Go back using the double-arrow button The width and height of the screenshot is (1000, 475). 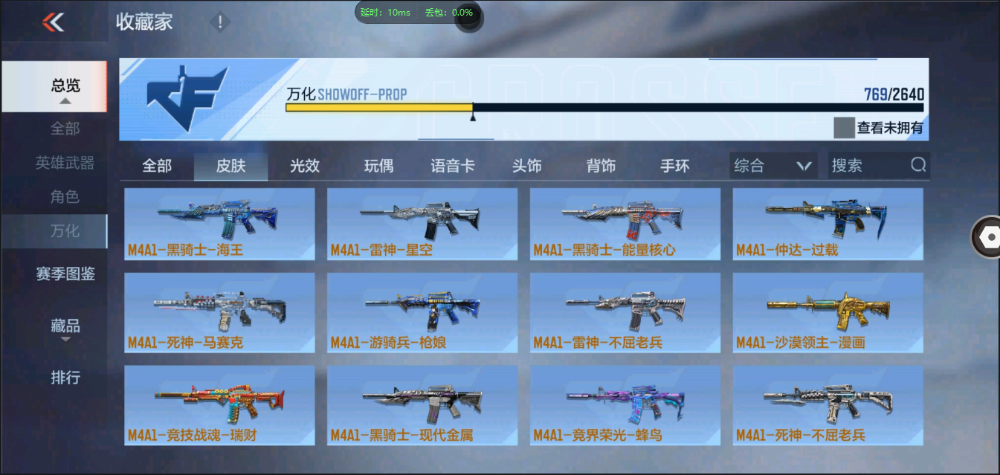click(53, 22)
